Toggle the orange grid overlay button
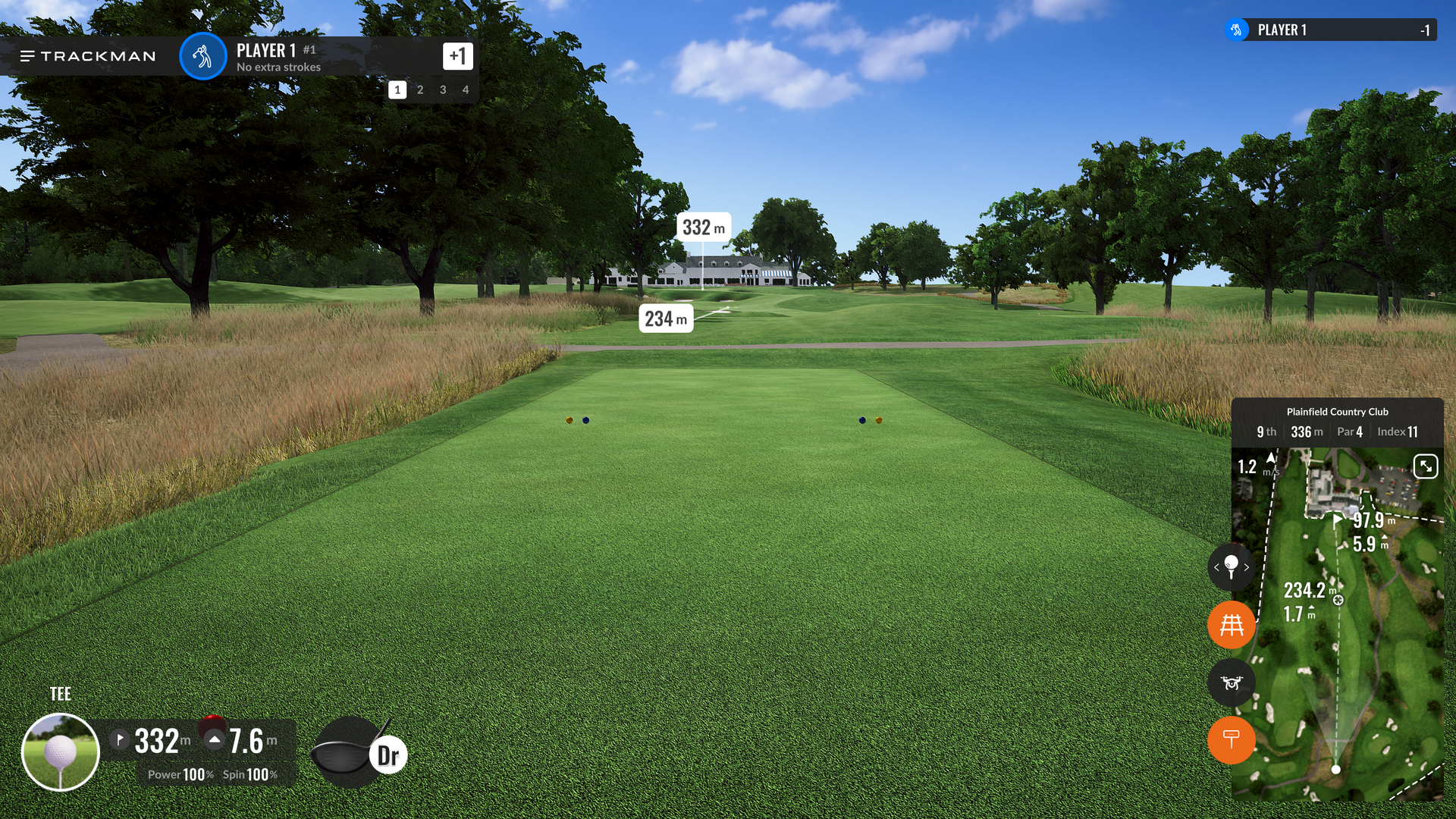The image size is (1456, 819). pyautogui.click(x=1231, y=625)
